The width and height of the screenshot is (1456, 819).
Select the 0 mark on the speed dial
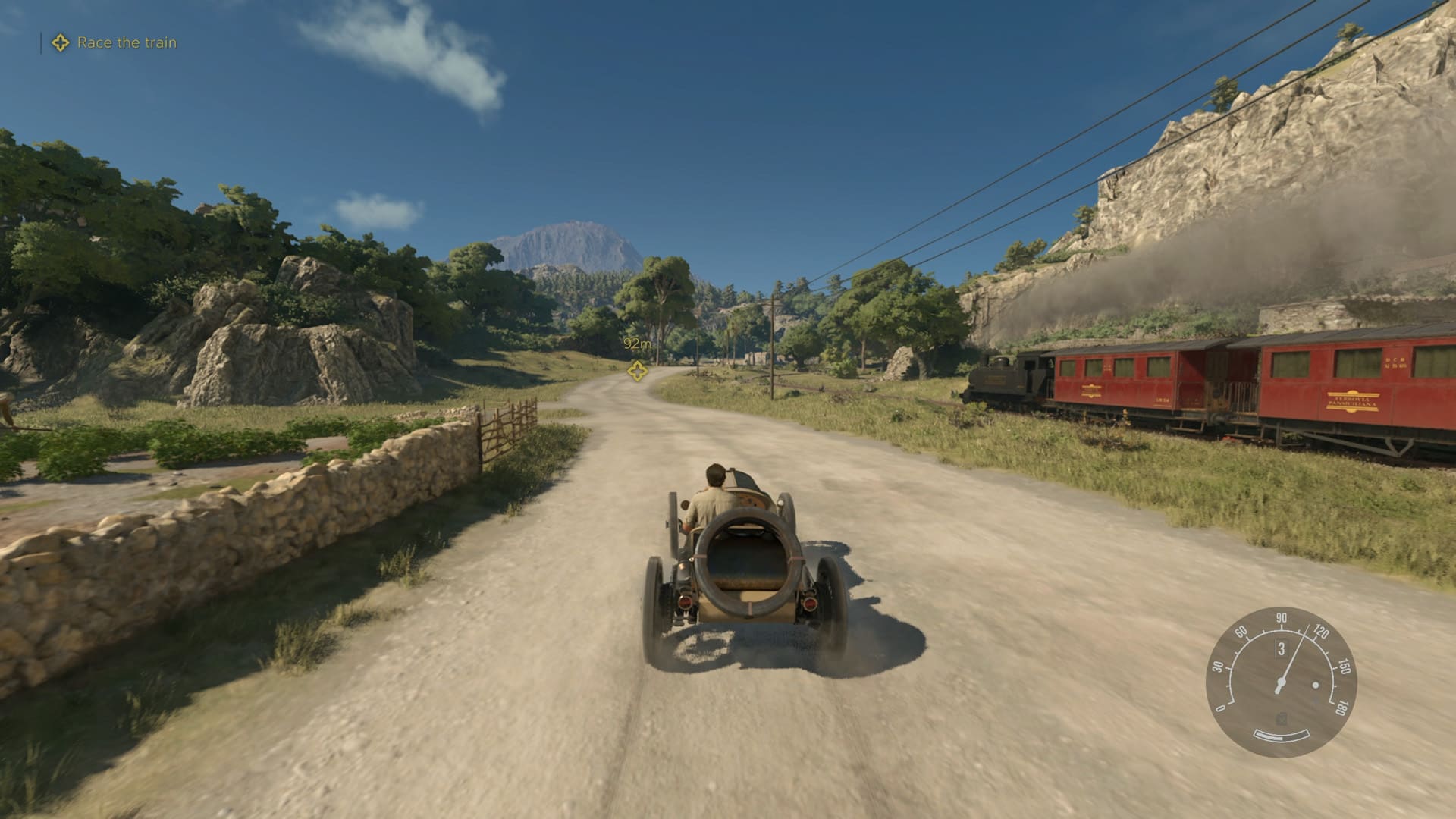pyautogui.click(x=1221, y=707)
